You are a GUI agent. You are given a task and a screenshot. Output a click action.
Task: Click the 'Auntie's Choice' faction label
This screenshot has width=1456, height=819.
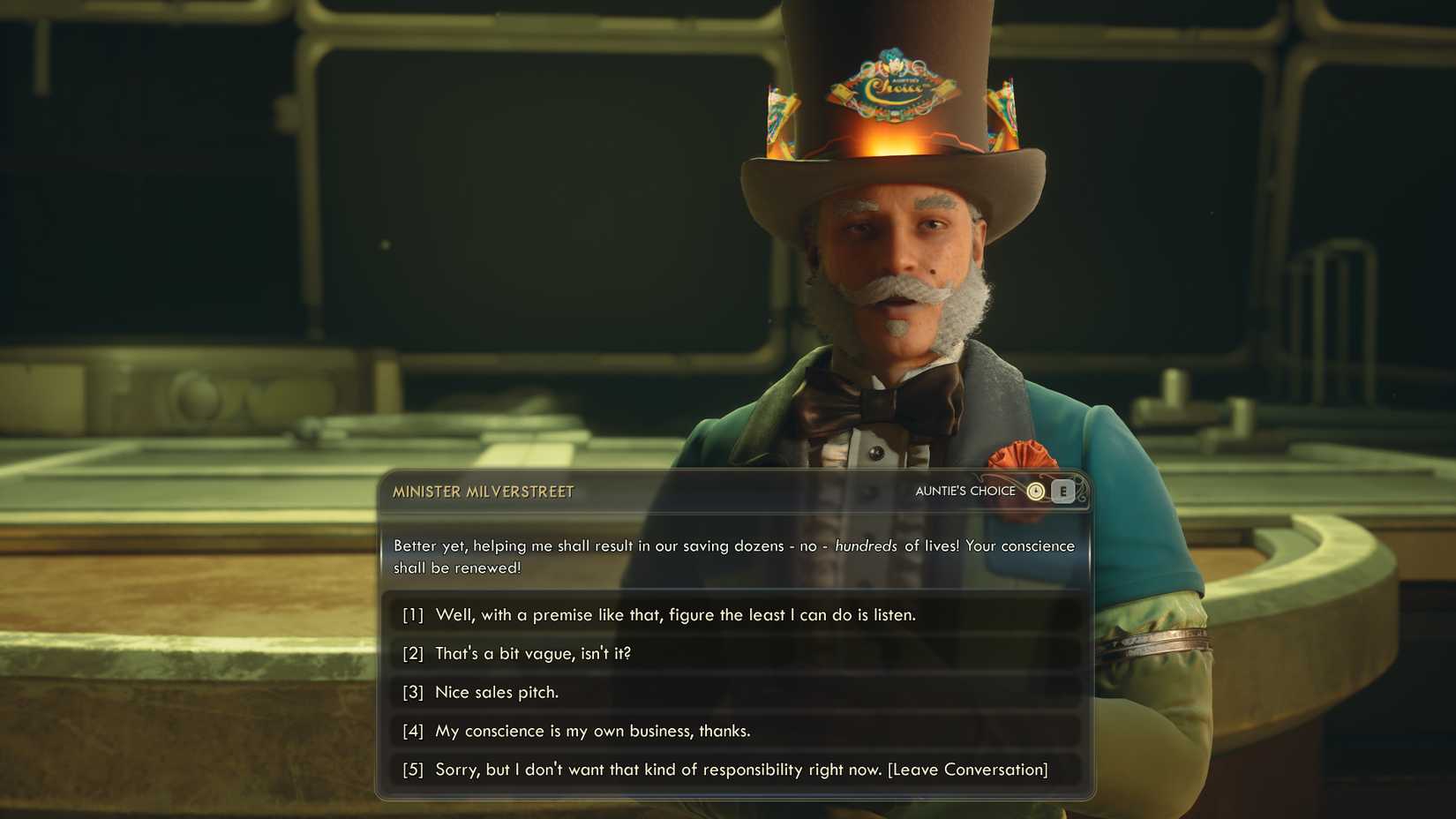tap(965, 491)
